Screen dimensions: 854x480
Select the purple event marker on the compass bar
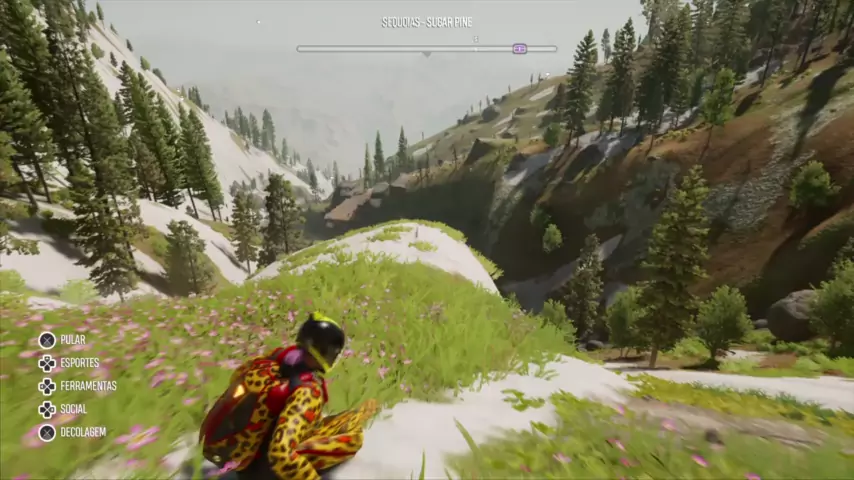[519, 48]
